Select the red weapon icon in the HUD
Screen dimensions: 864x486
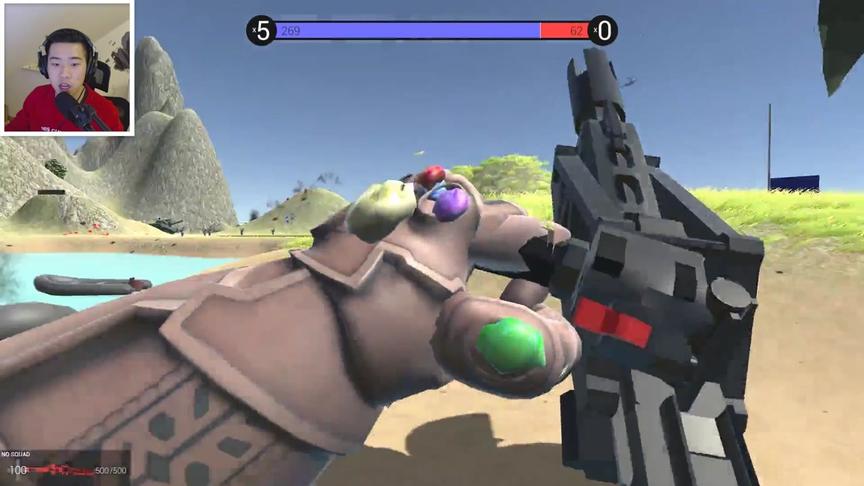(x=62, y=469)
